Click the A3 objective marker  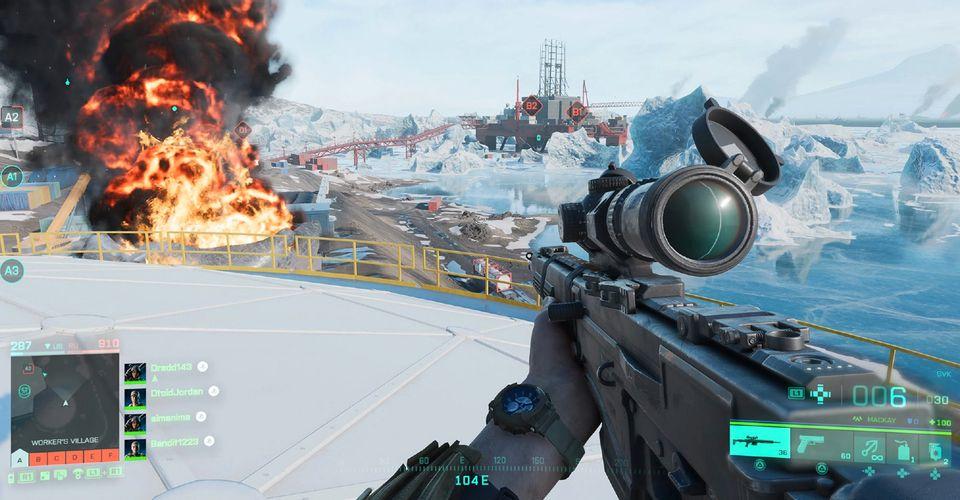pos(12,270)
